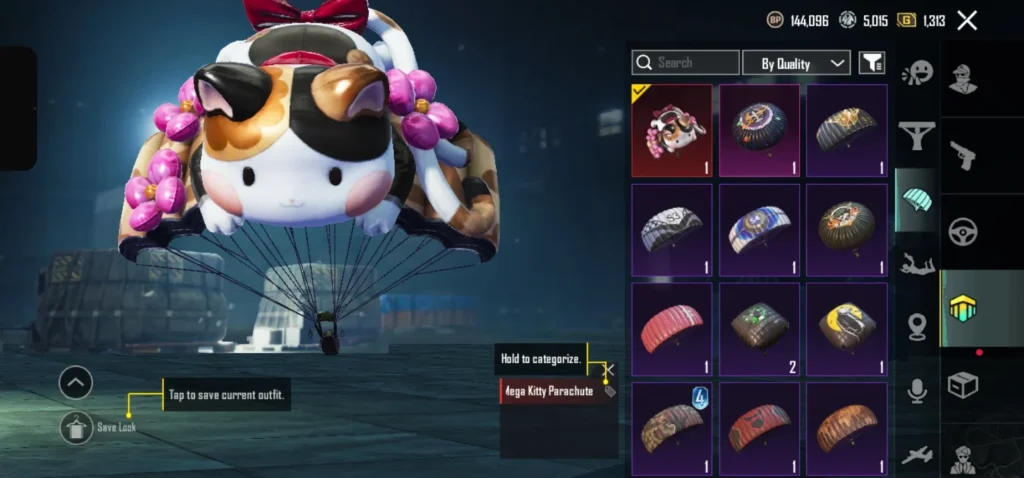Open the By Quality sort dropdown
This screenshot has height=478, width=1024.
pyautogui.click(x=796, y=63)
